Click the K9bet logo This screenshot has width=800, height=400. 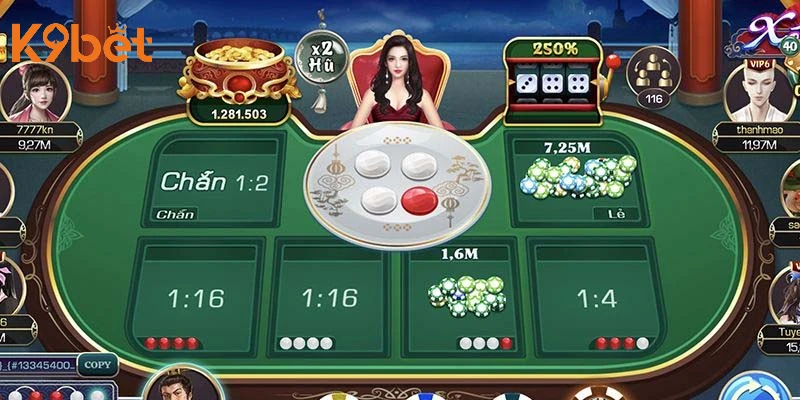tap(79, 44)
